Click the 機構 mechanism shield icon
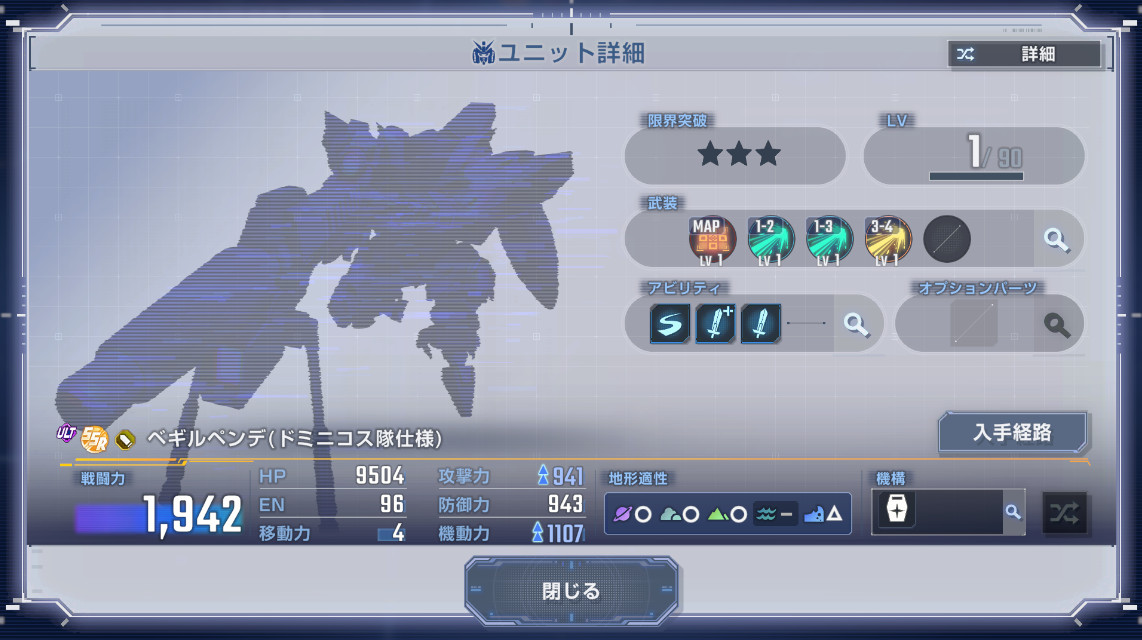1142x640 pixels. (896, 511)
